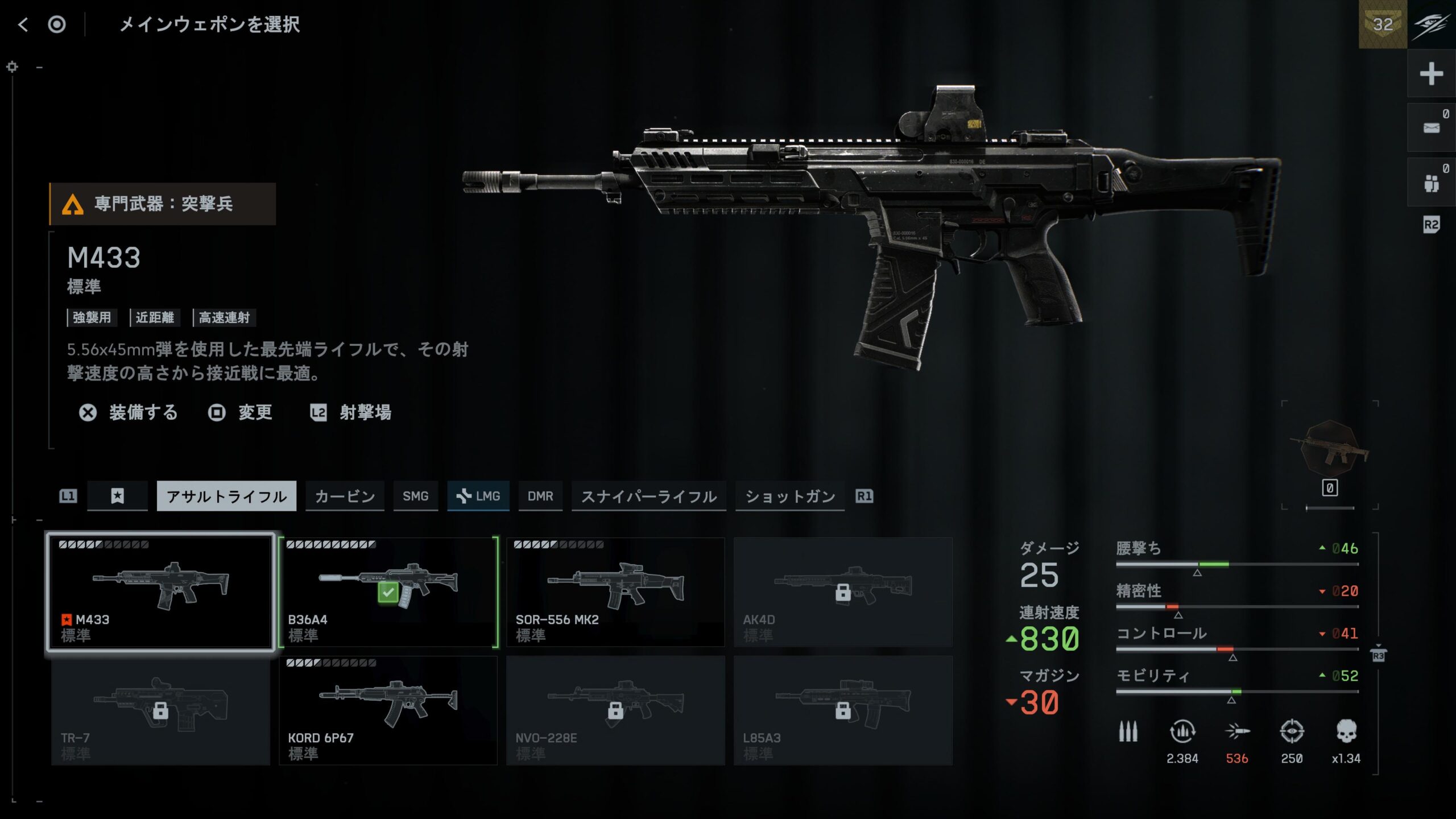Screen dimensions: 1456x819
Task: Show the DMR weapon list
Action: coord(540,496)
